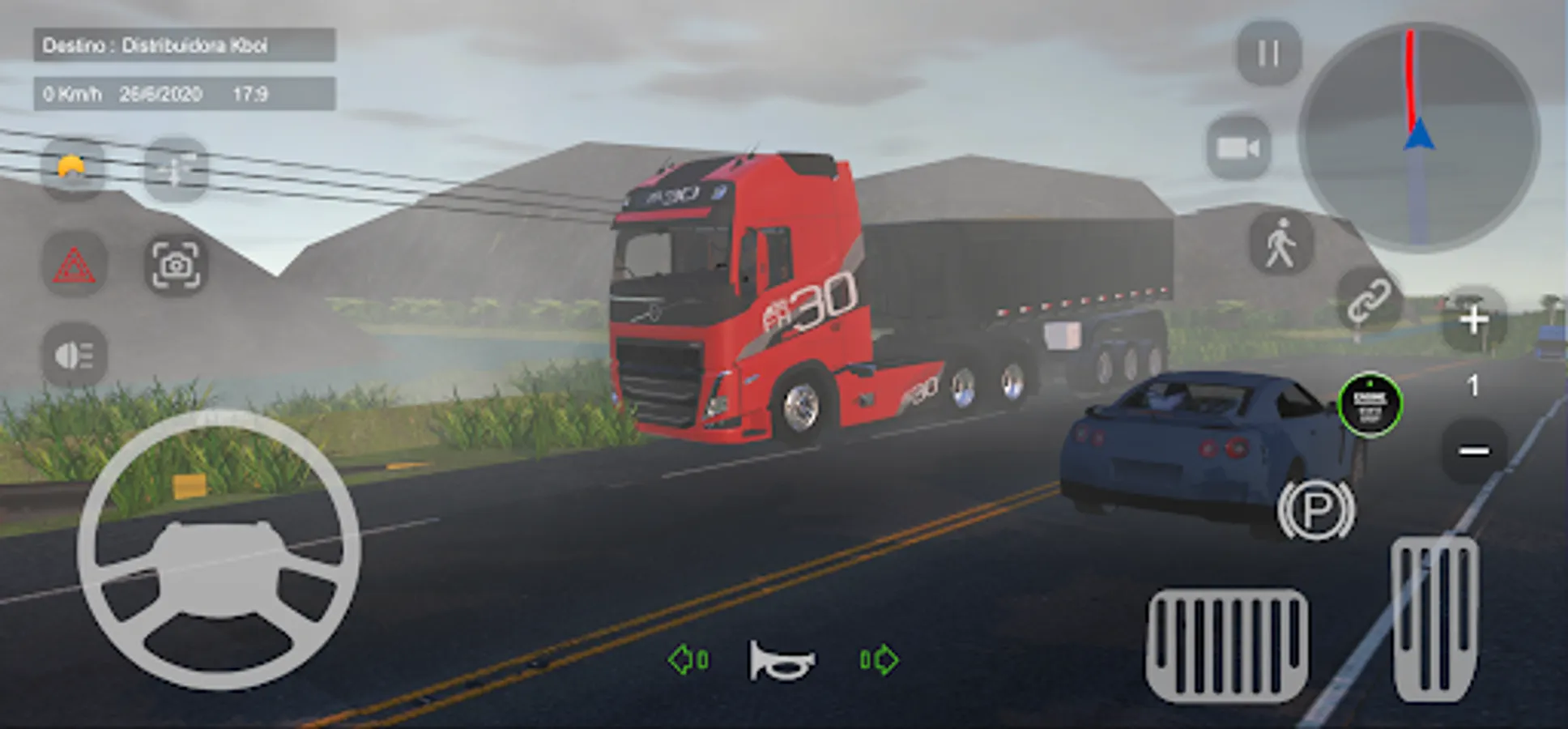The width and height of the screenshot is (1568, 729).
Task: Tap the weather sun icon
Action: coord(71,168)
